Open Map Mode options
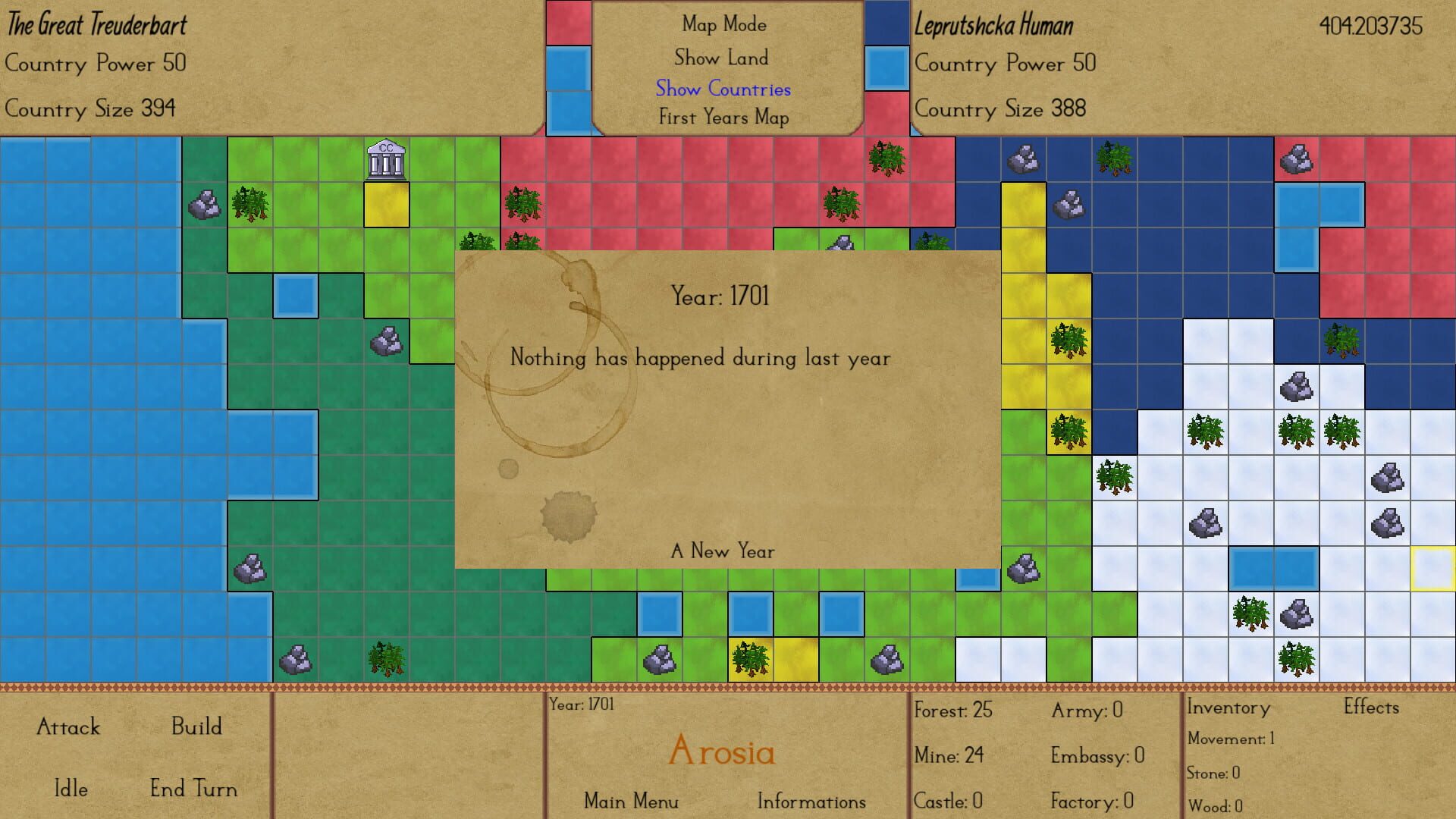 point(723,24)
